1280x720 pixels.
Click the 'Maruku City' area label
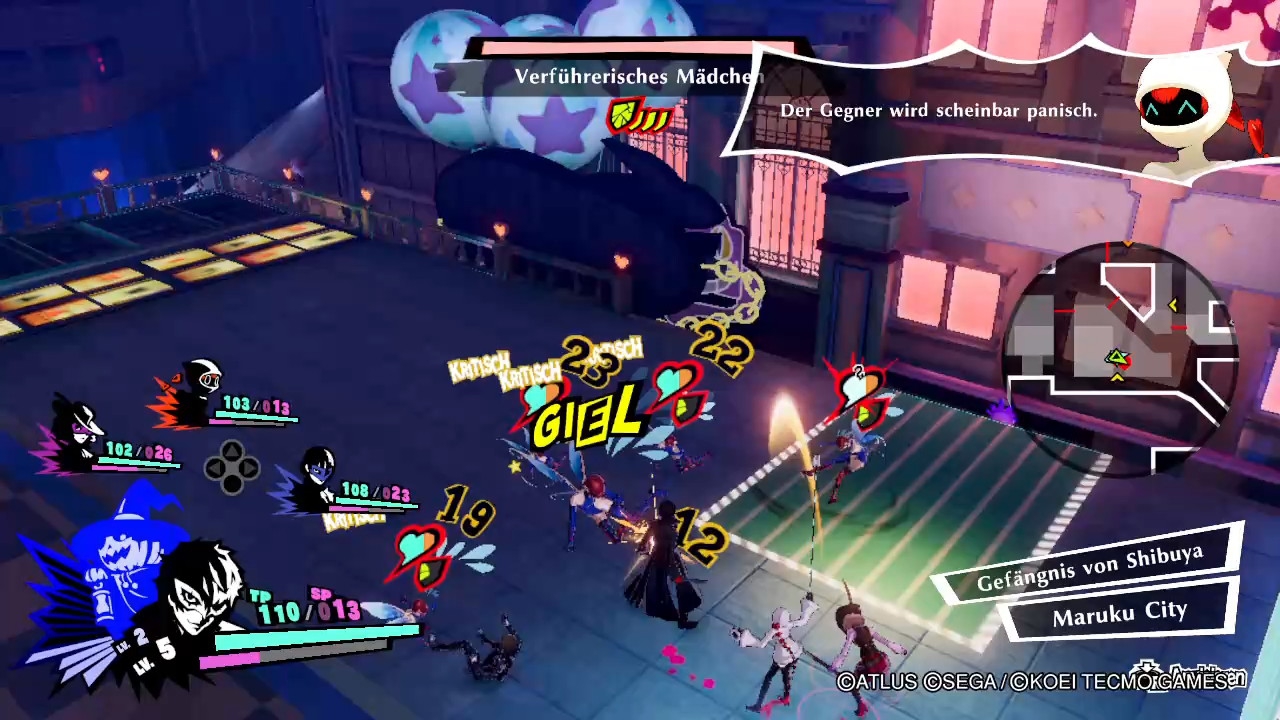coord(1119,613)
